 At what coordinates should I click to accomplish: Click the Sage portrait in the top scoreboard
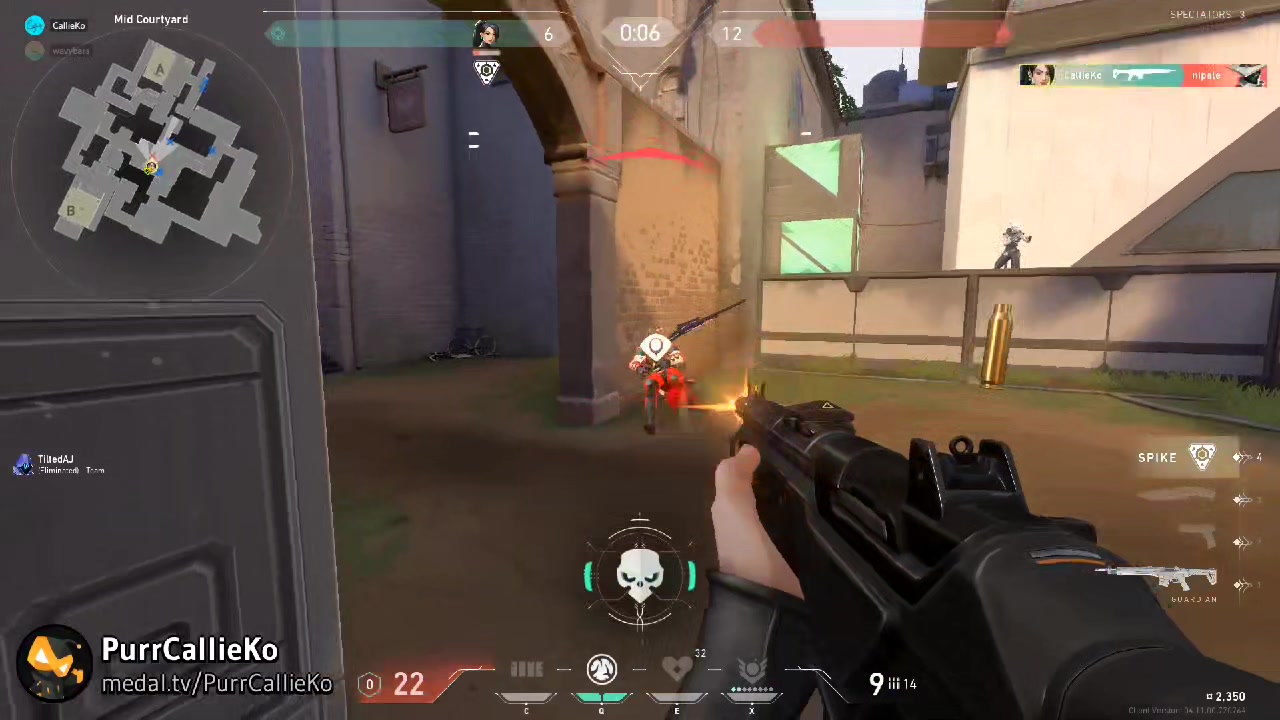click(x=486, y=34)
